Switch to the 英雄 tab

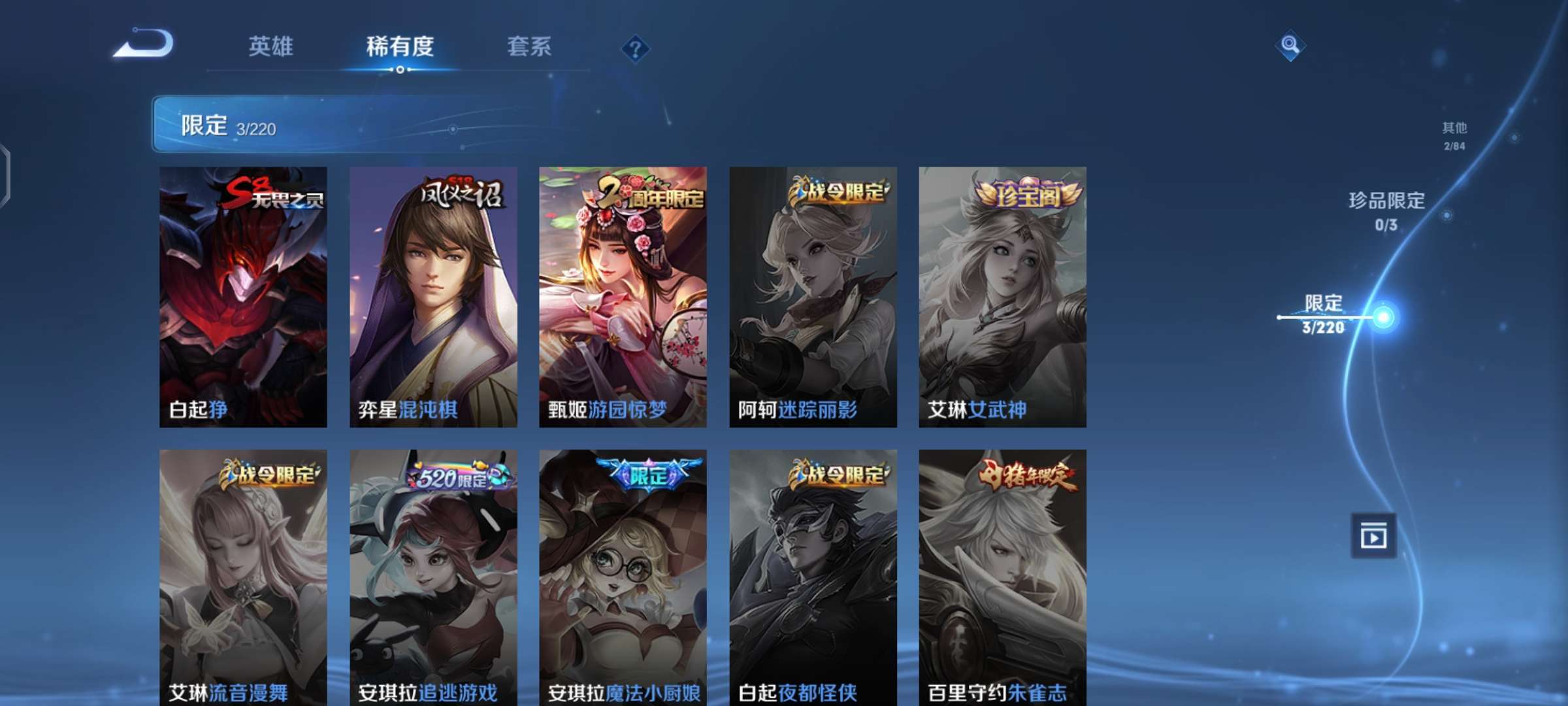(x=269, y=47)
